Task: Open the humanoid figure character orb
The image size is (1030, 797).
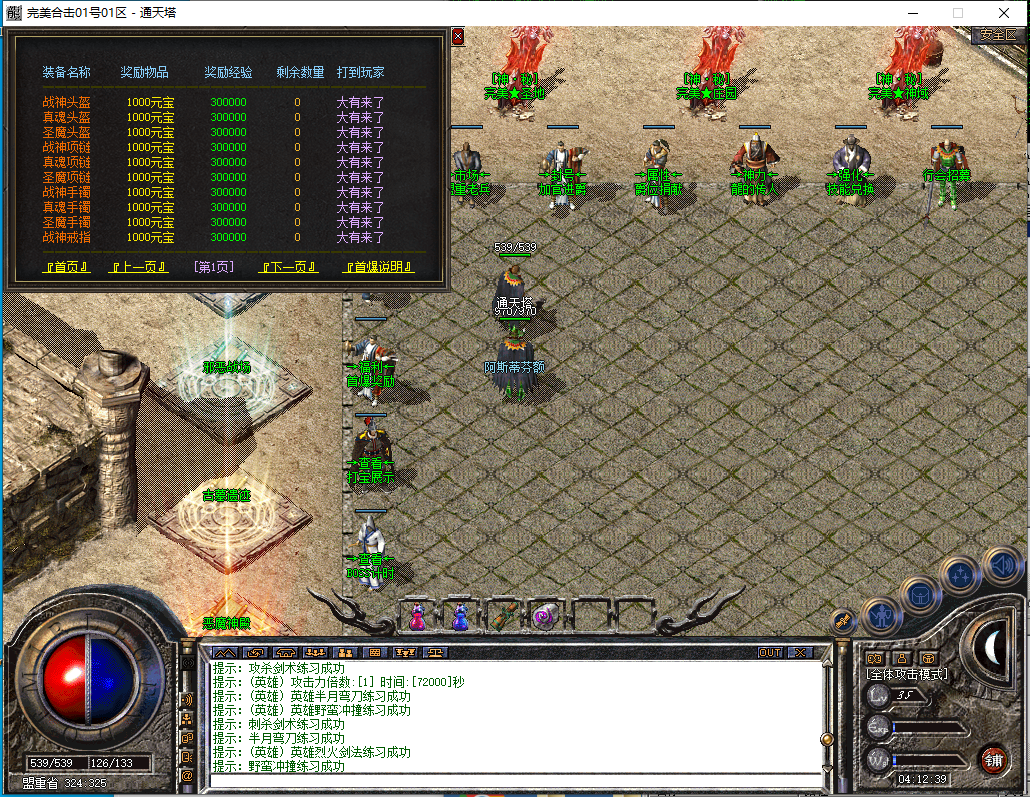Action: point(881,616)
